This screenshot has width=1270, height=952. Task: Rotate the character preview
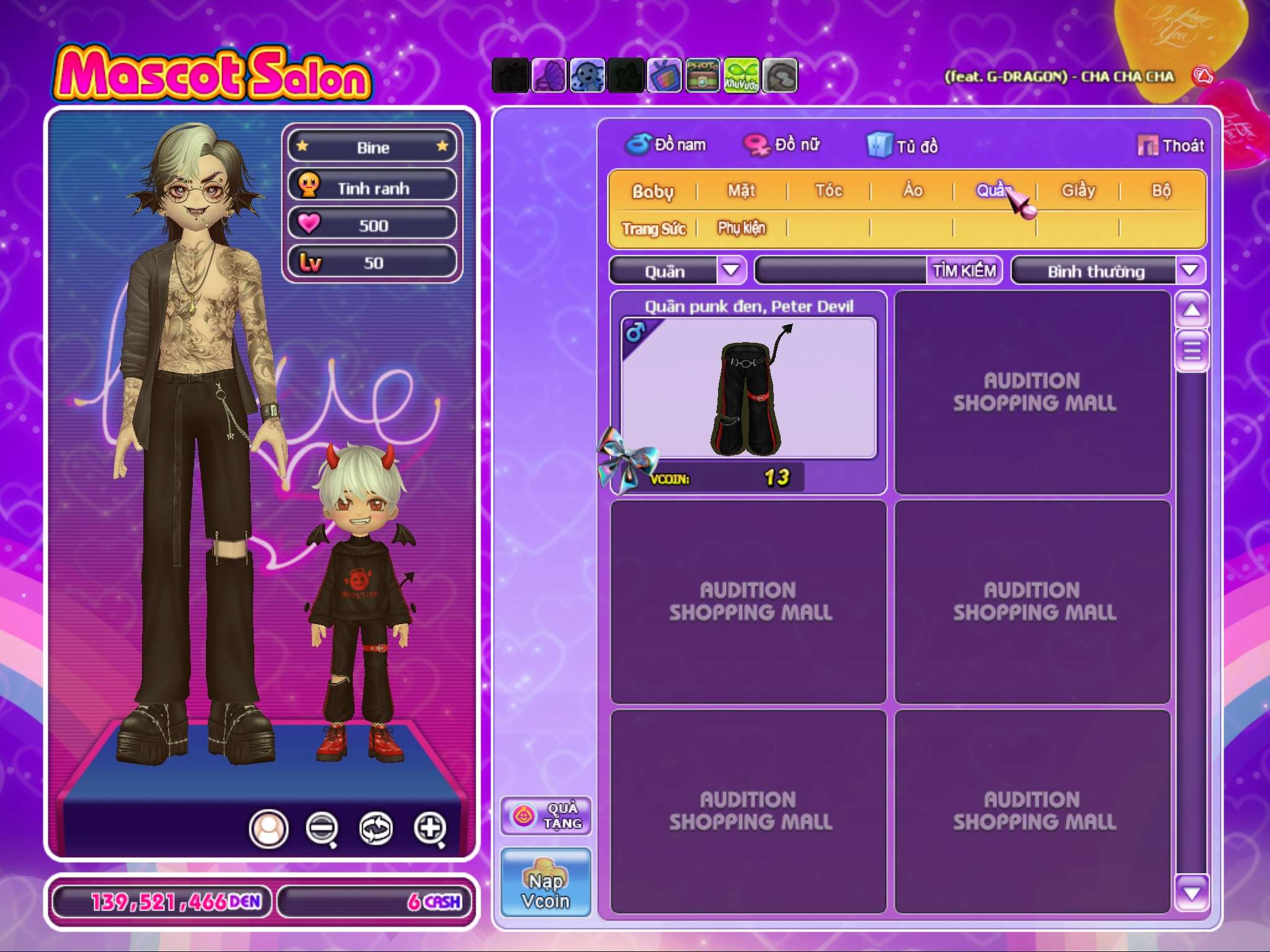coord(376,827)
